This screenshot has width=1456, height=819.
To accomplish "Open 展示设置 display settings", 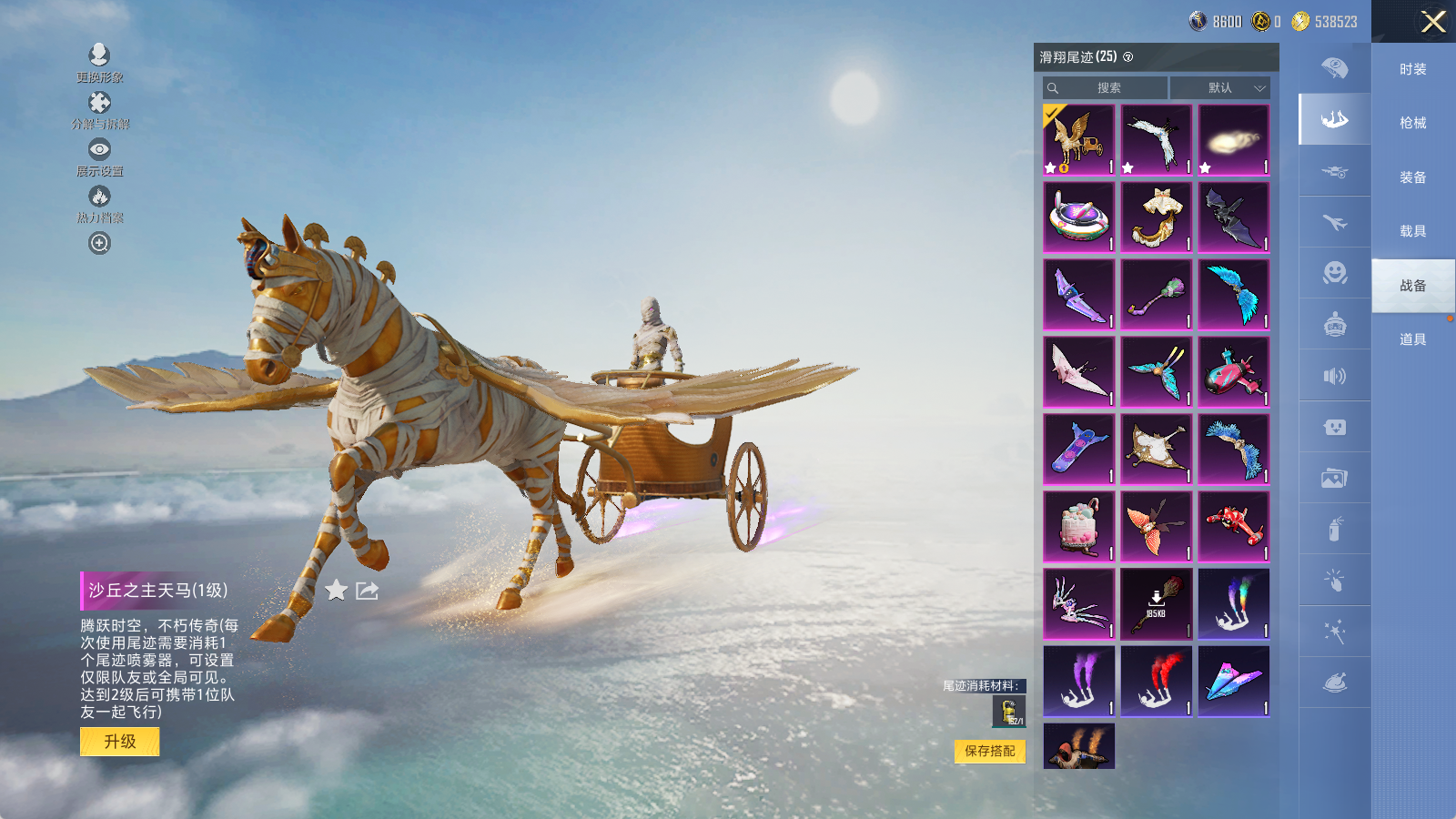I will click(99, 157).
